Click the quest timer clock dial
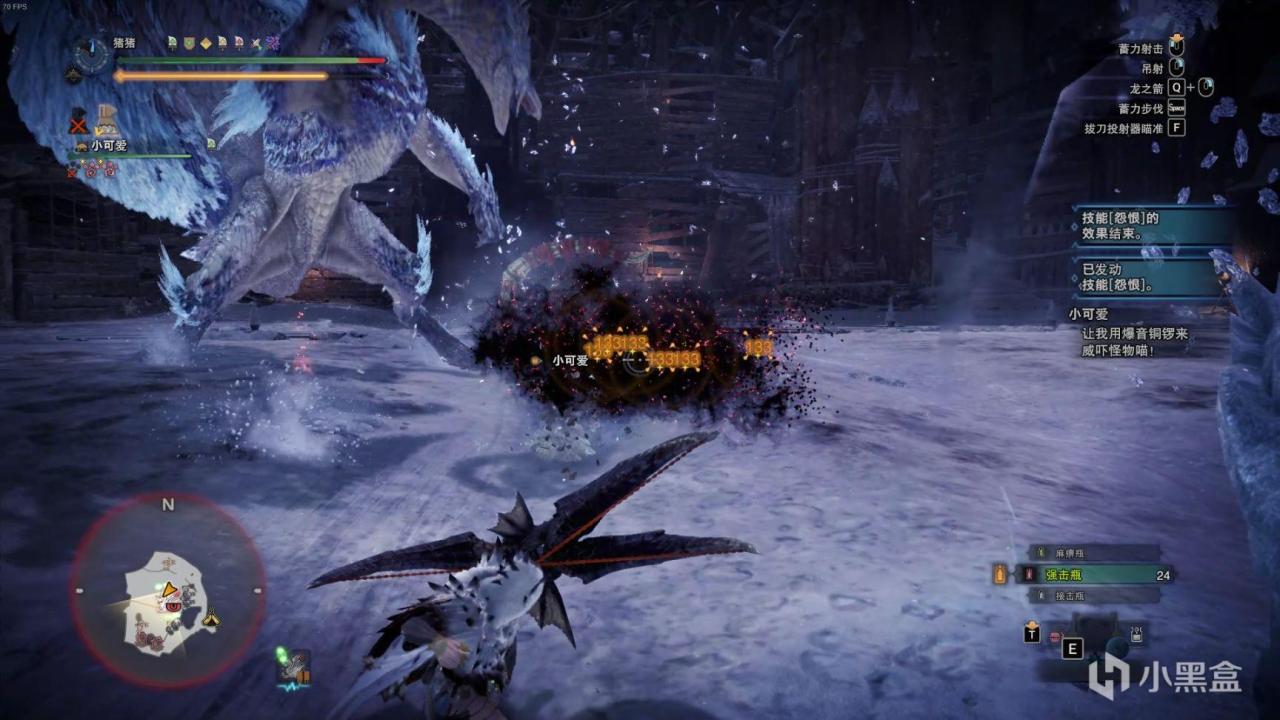 click(x=92, y=54)
